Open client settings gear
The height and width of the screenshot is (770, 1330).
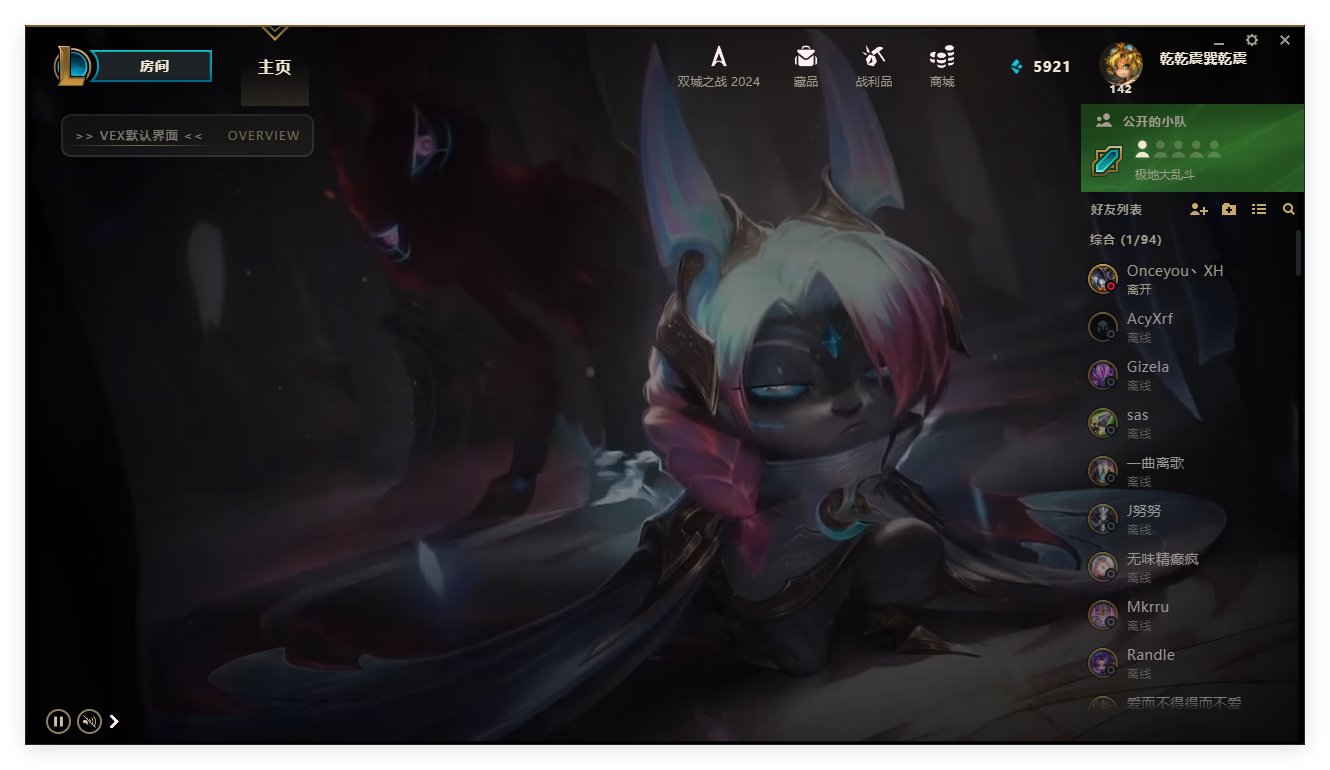point(1252,40)
